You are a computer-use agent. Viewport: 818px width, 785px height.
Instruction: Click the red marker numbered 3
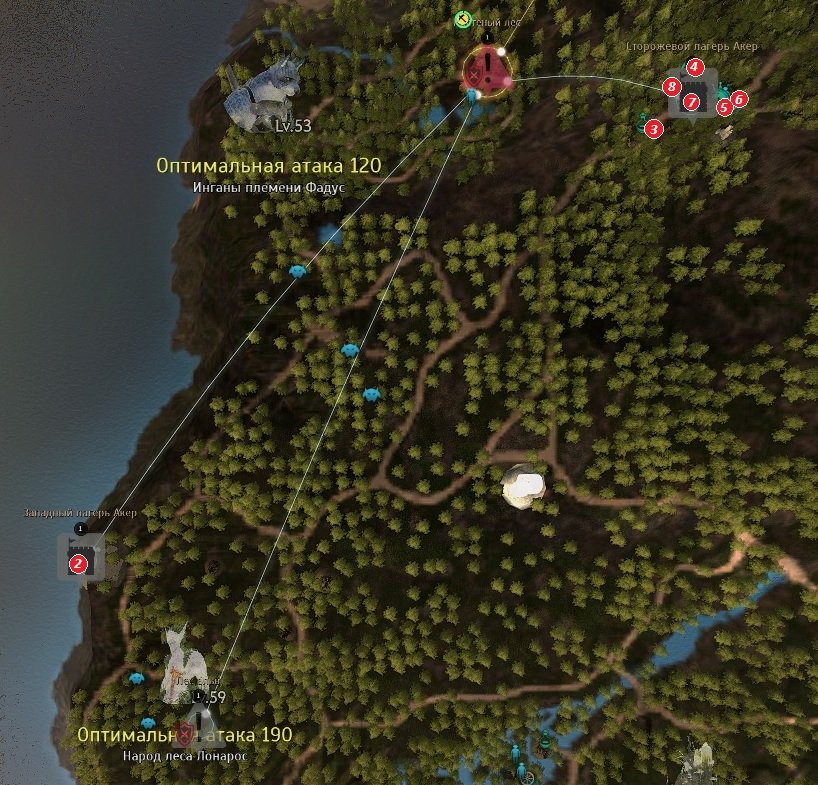point(653,129)
